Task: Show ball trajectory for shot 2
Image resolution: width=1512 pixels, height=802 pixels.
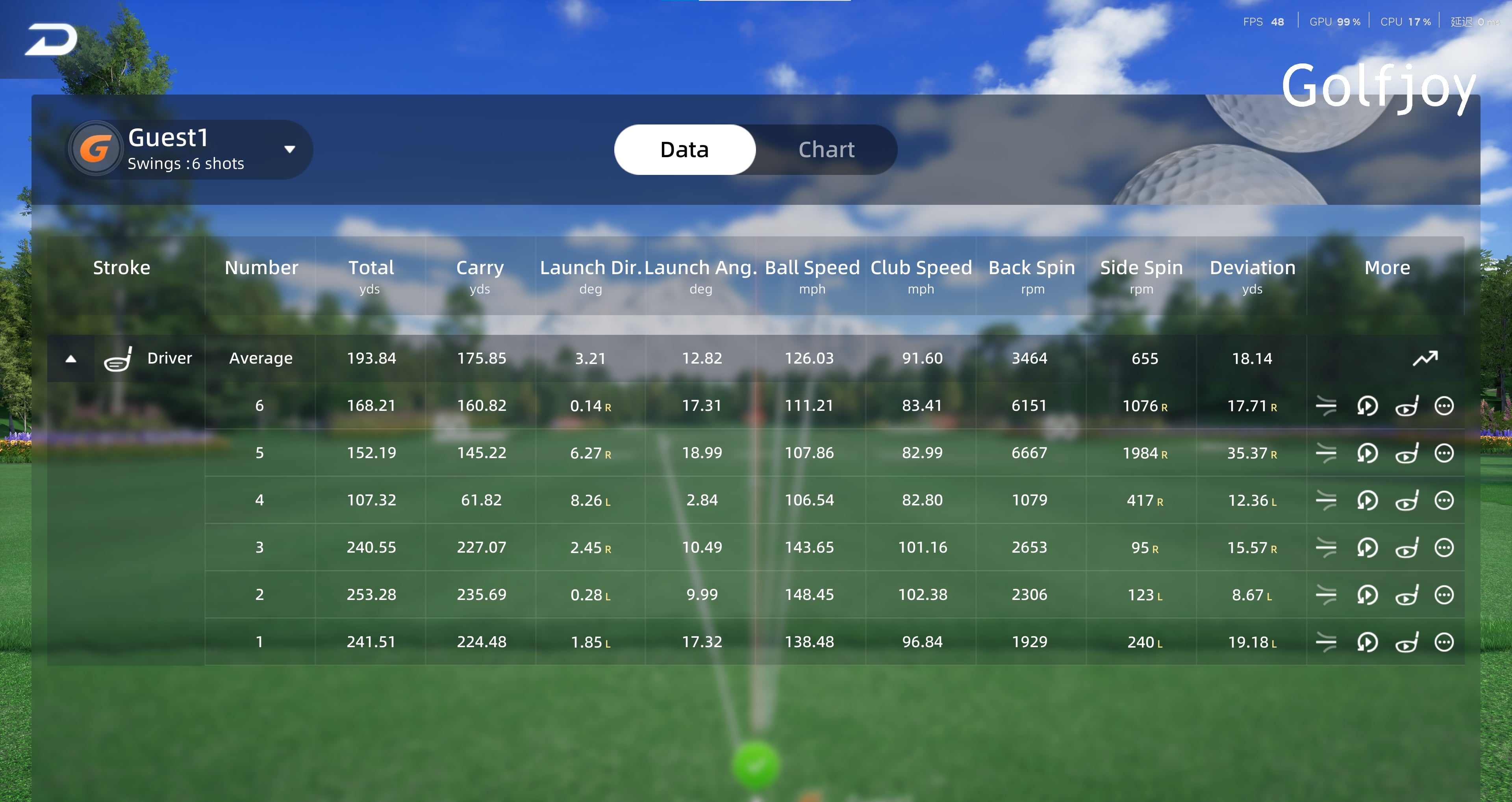Action: [x=1326, y=595]
